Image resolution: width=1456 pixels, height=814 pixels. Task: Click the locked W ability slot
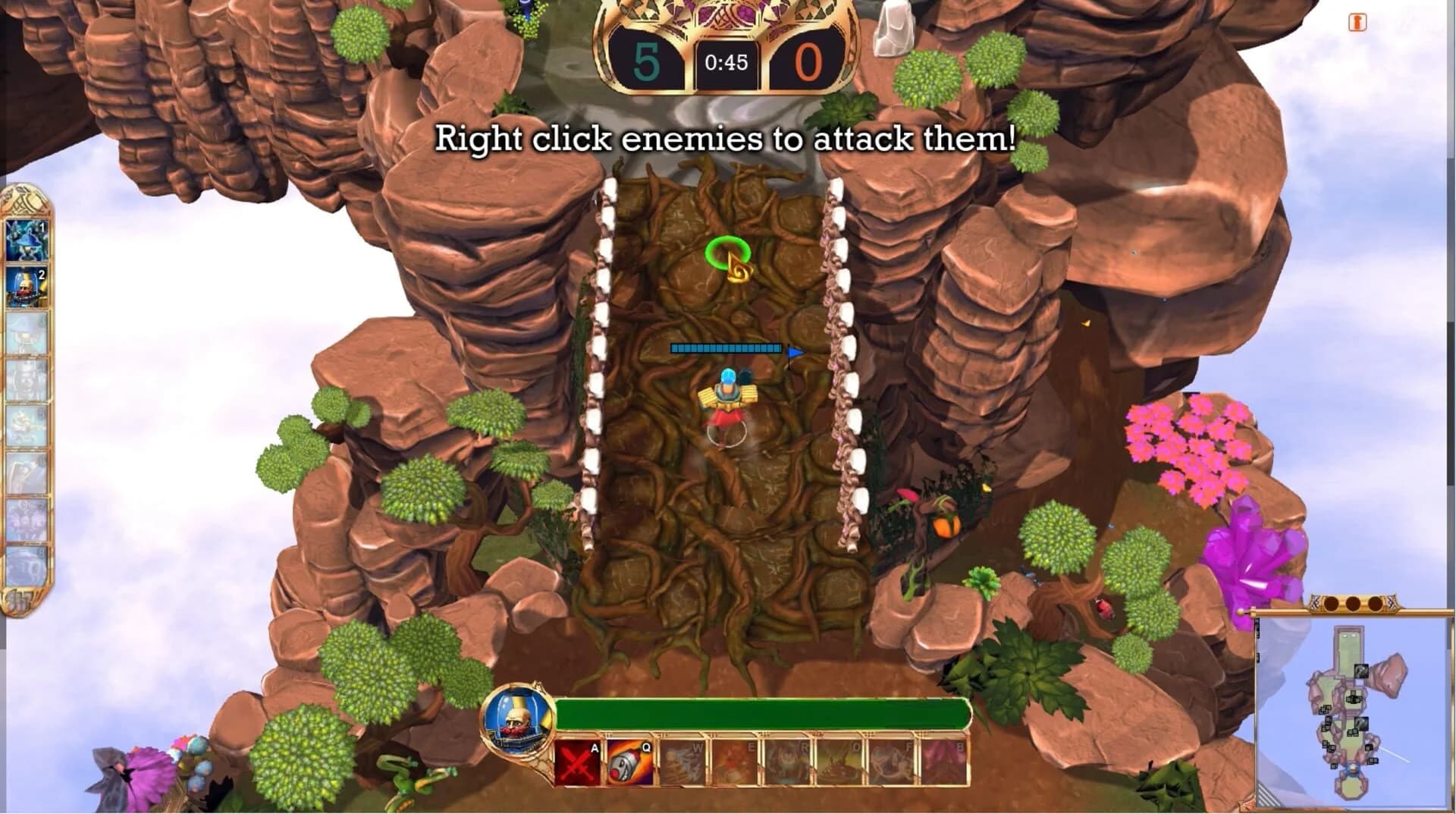682,762
